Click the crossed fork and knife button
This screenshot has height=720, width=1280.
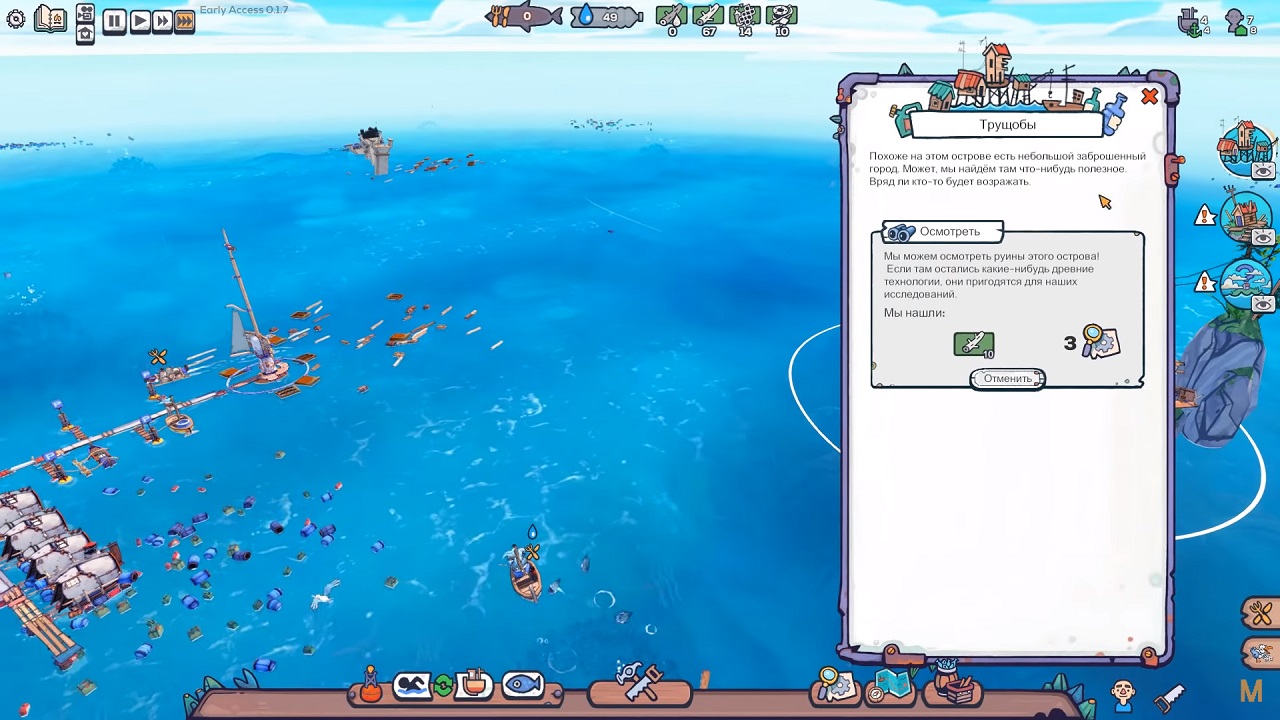[1259, 611]
